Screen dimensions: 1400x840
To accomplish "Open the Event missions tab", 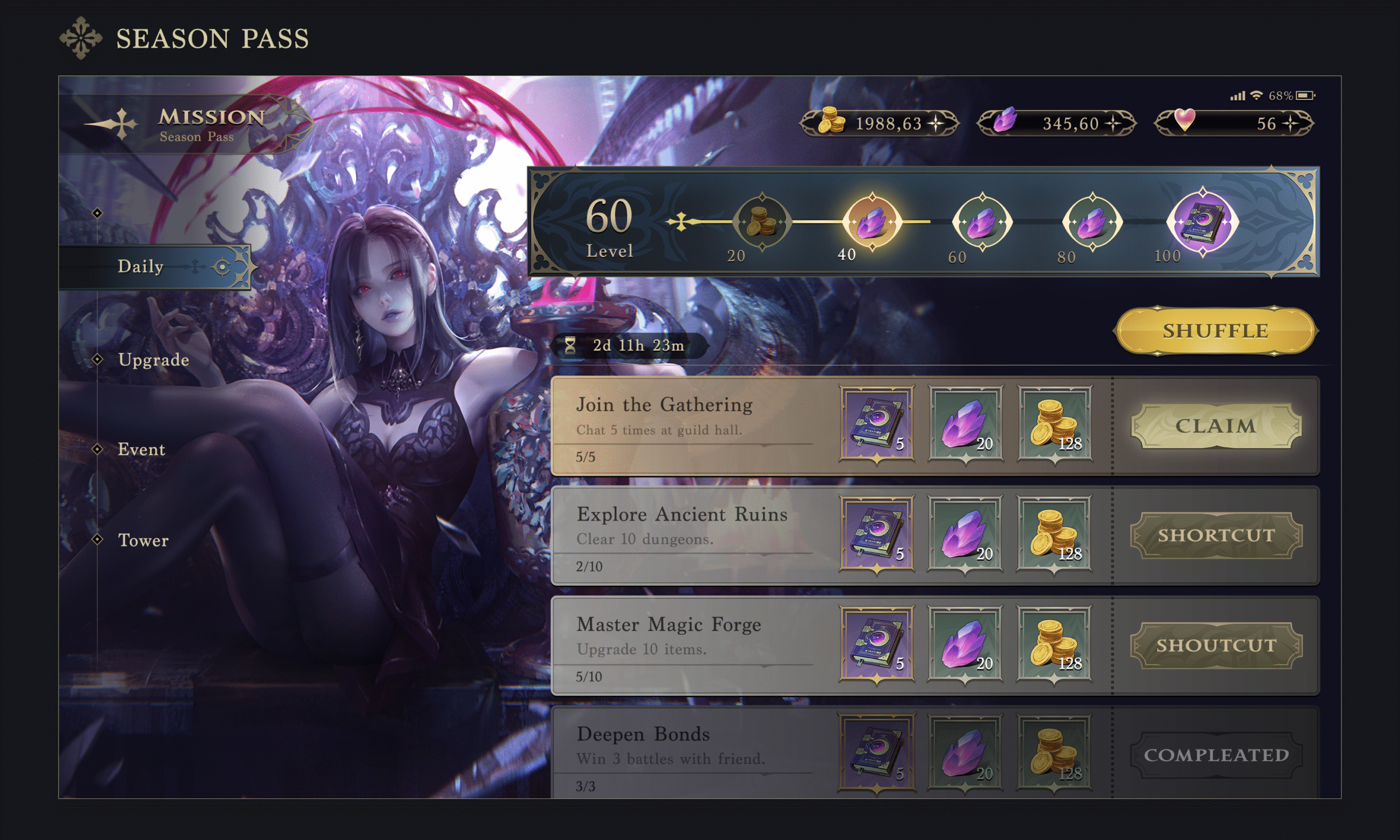I will click(x=141, y=450).
